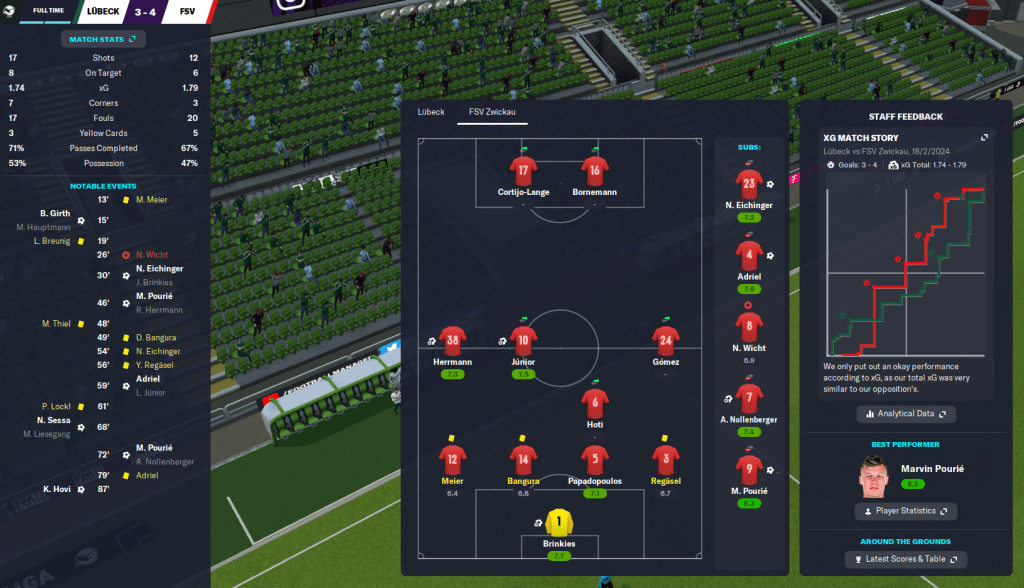Choose defender Papadopoulos in the back line
Screen dimensions: 1024x588
[x=595, y=459]
